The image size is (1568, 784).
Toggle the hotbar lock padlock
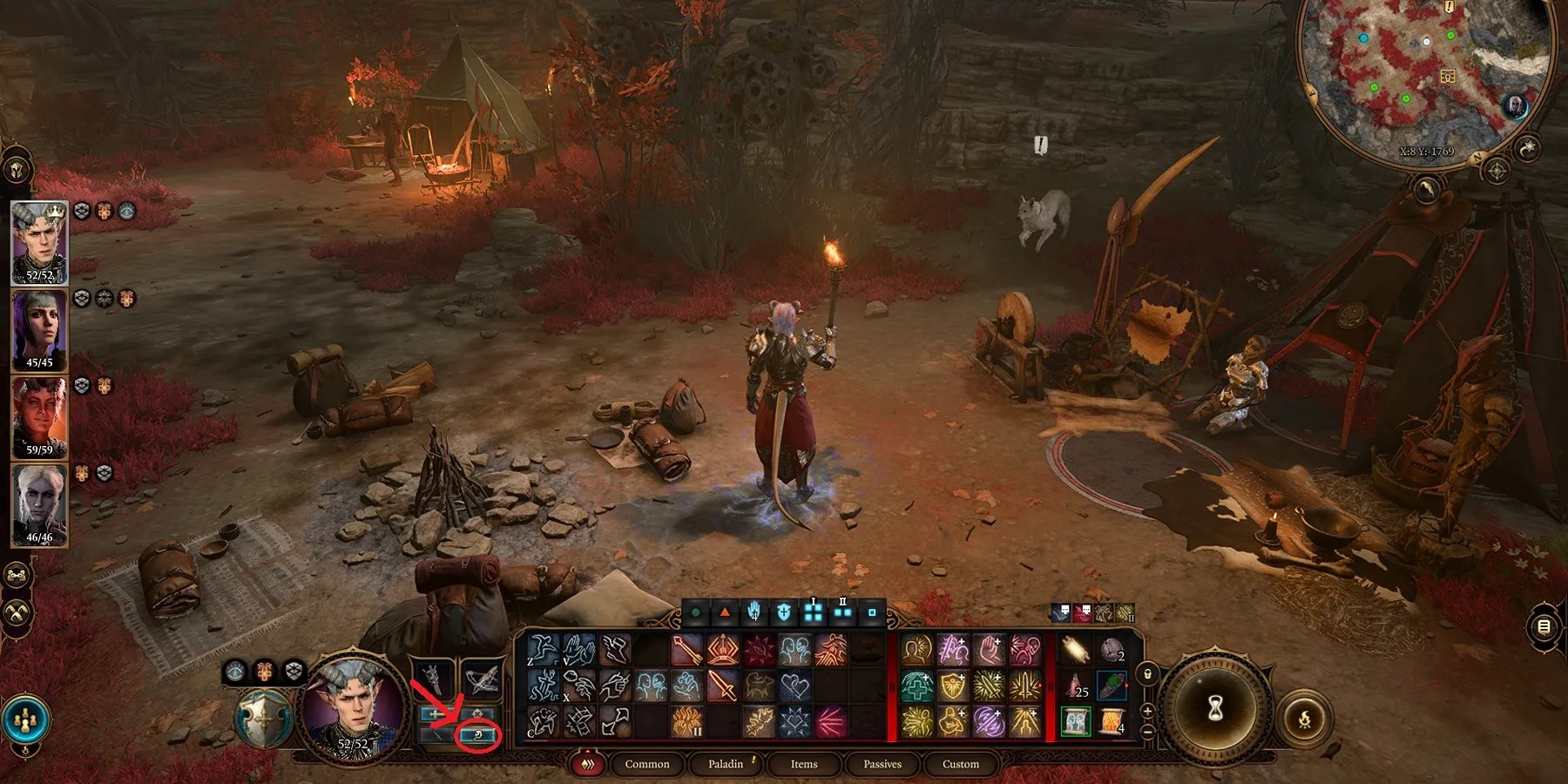click(1148, 673)
